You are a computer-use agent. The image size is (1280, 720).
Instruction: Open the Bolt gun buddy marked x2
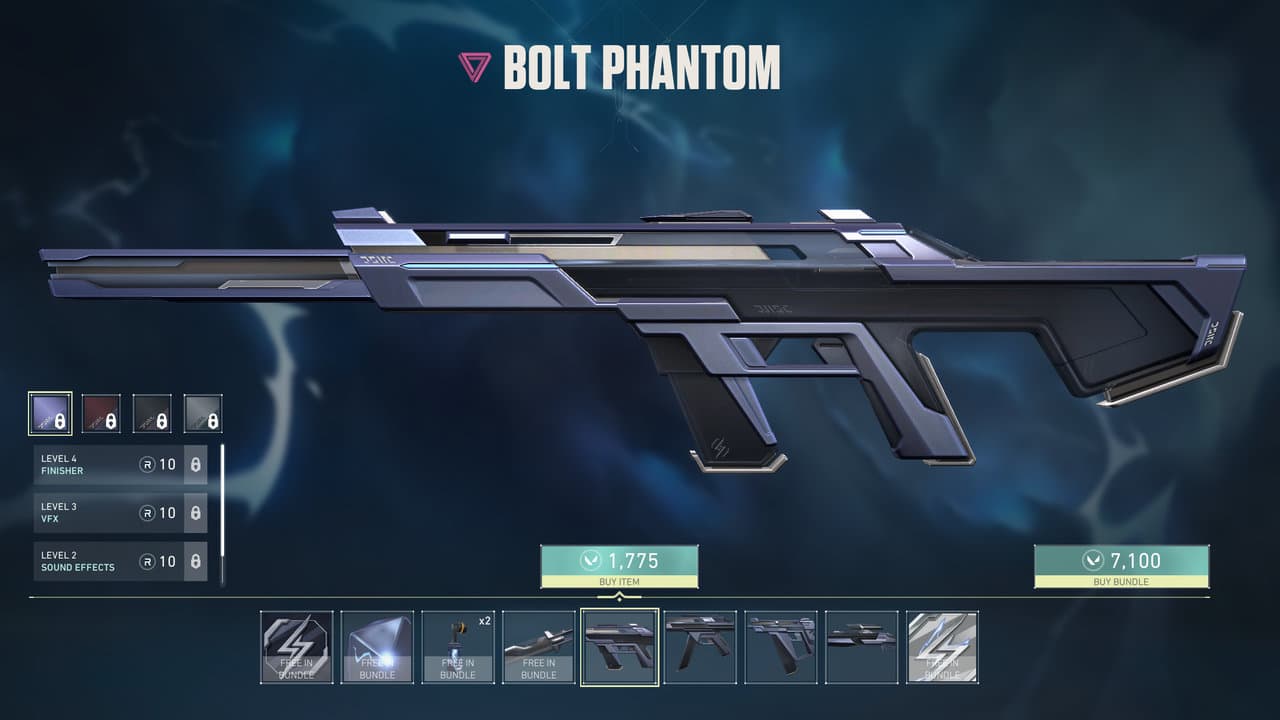[457, 646]
